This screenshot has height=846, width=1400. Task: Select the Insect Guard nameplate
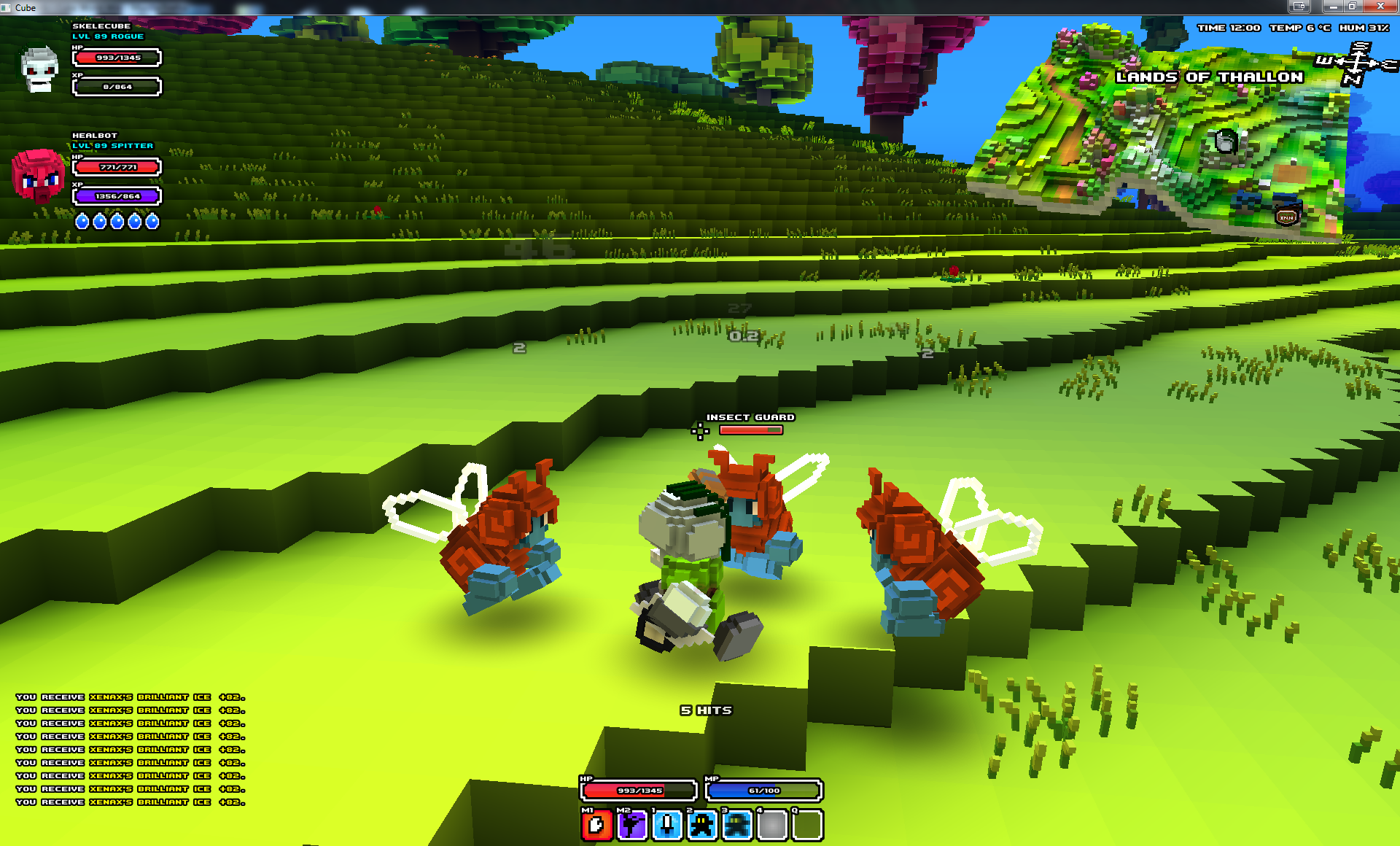click(x=750, y=417)
